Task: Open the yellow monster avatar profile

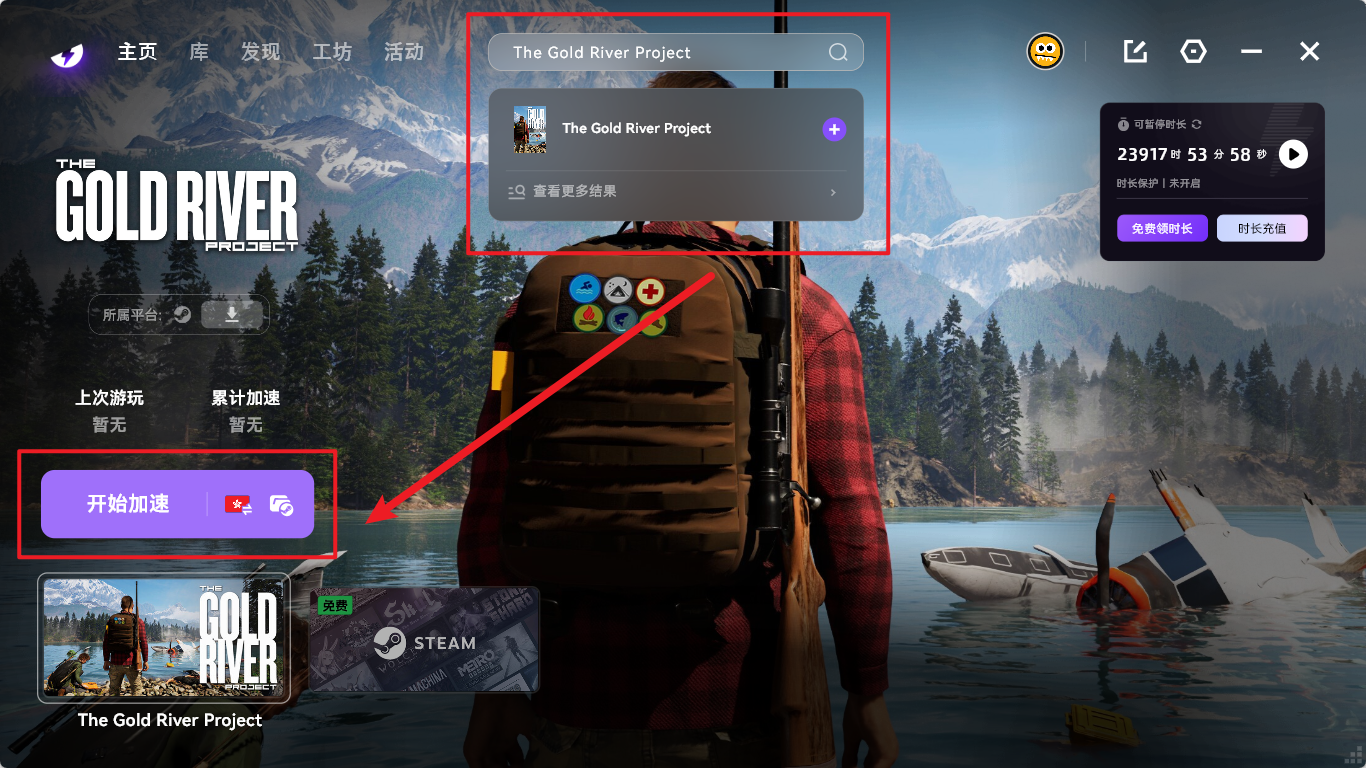Action: coord(1045,51)
